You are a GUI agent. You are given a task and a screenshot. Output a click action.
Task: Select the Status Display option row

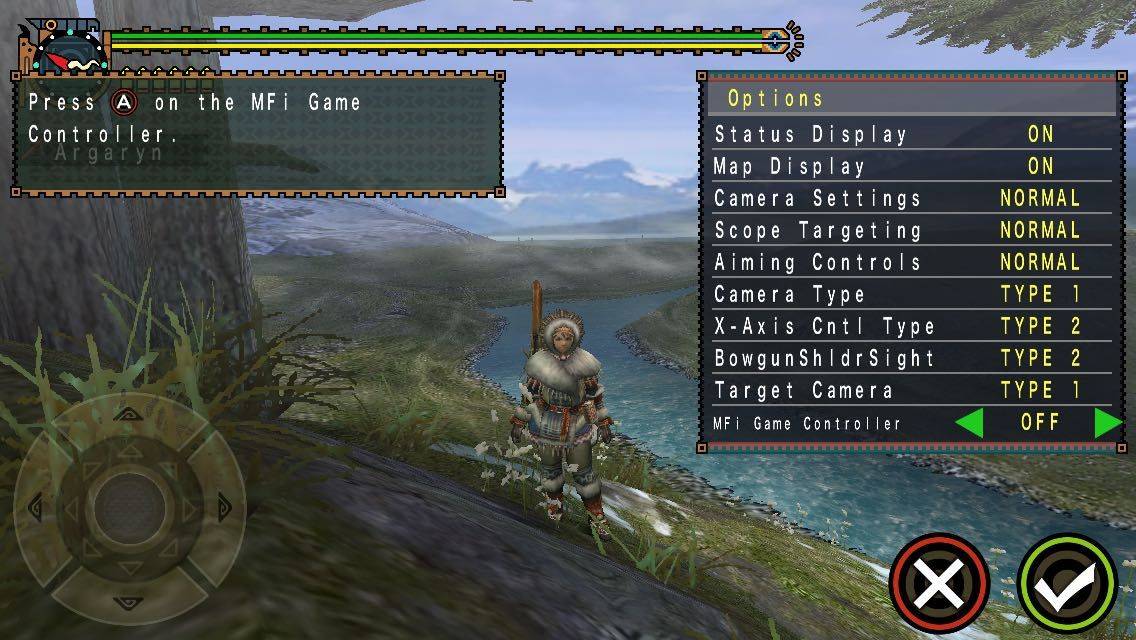click(x=910, y=134)
